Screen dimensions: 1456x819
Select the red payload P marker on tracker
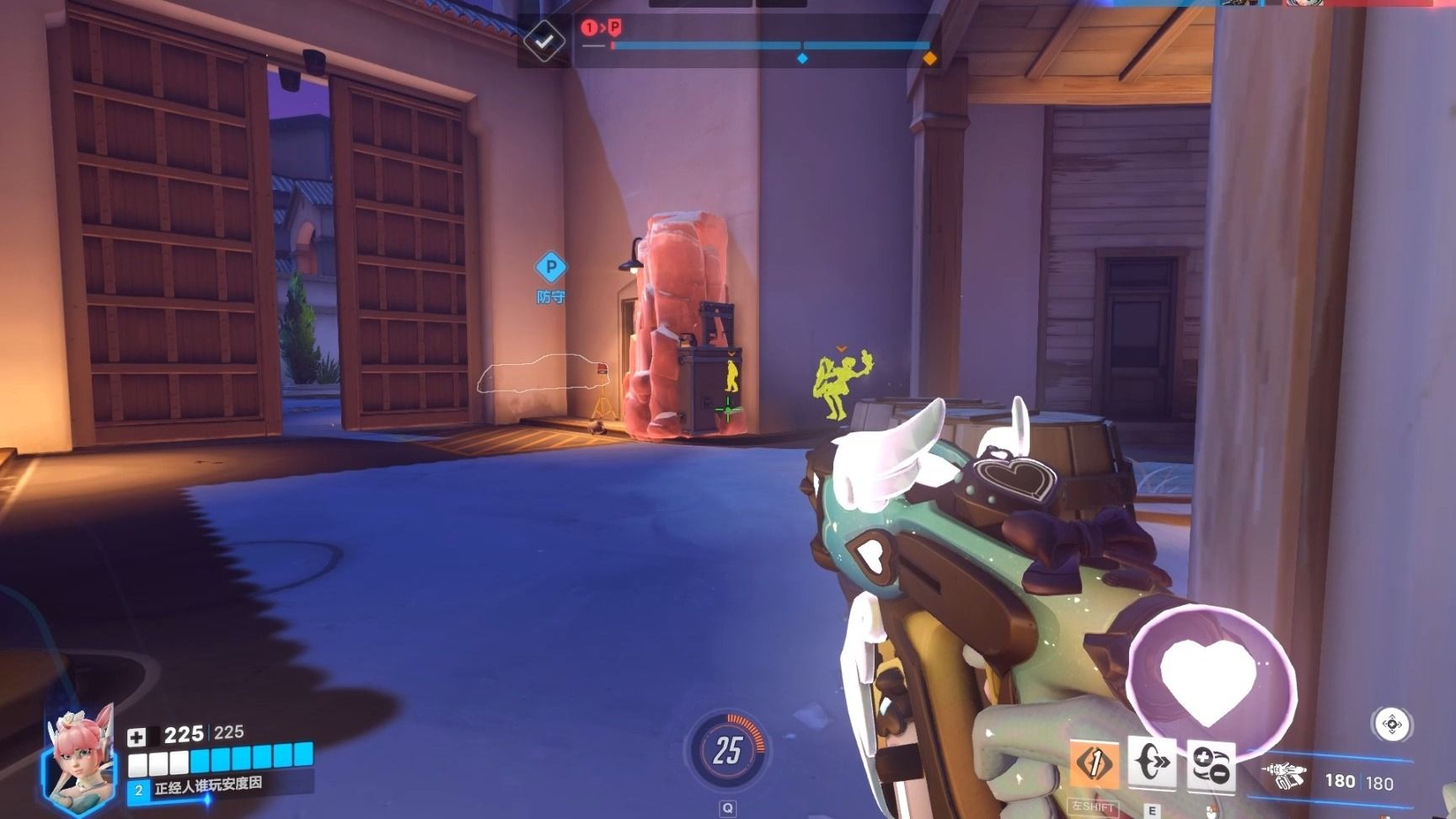coord(614,28)
